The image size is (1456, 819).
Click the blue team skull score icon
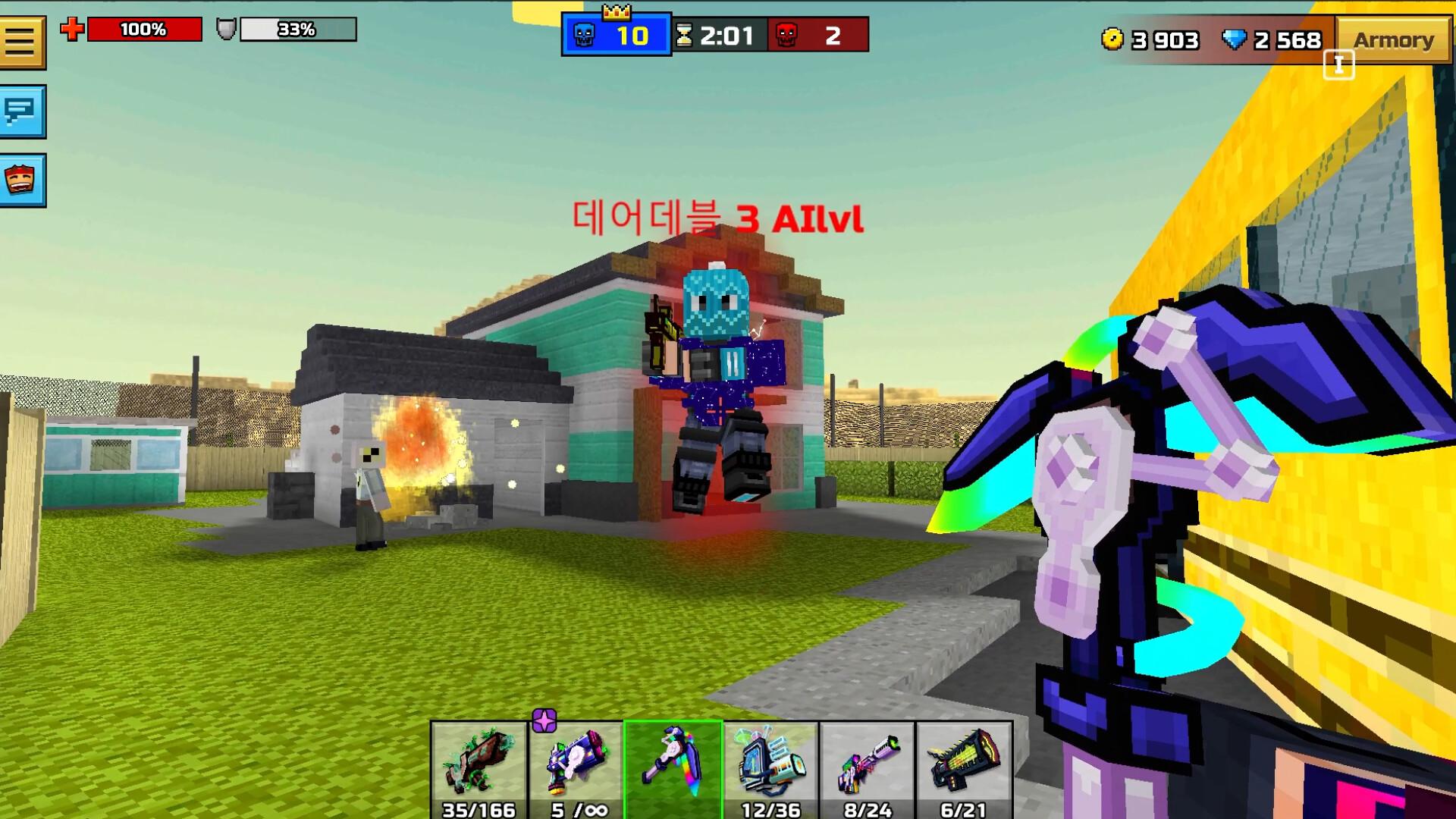582,34
